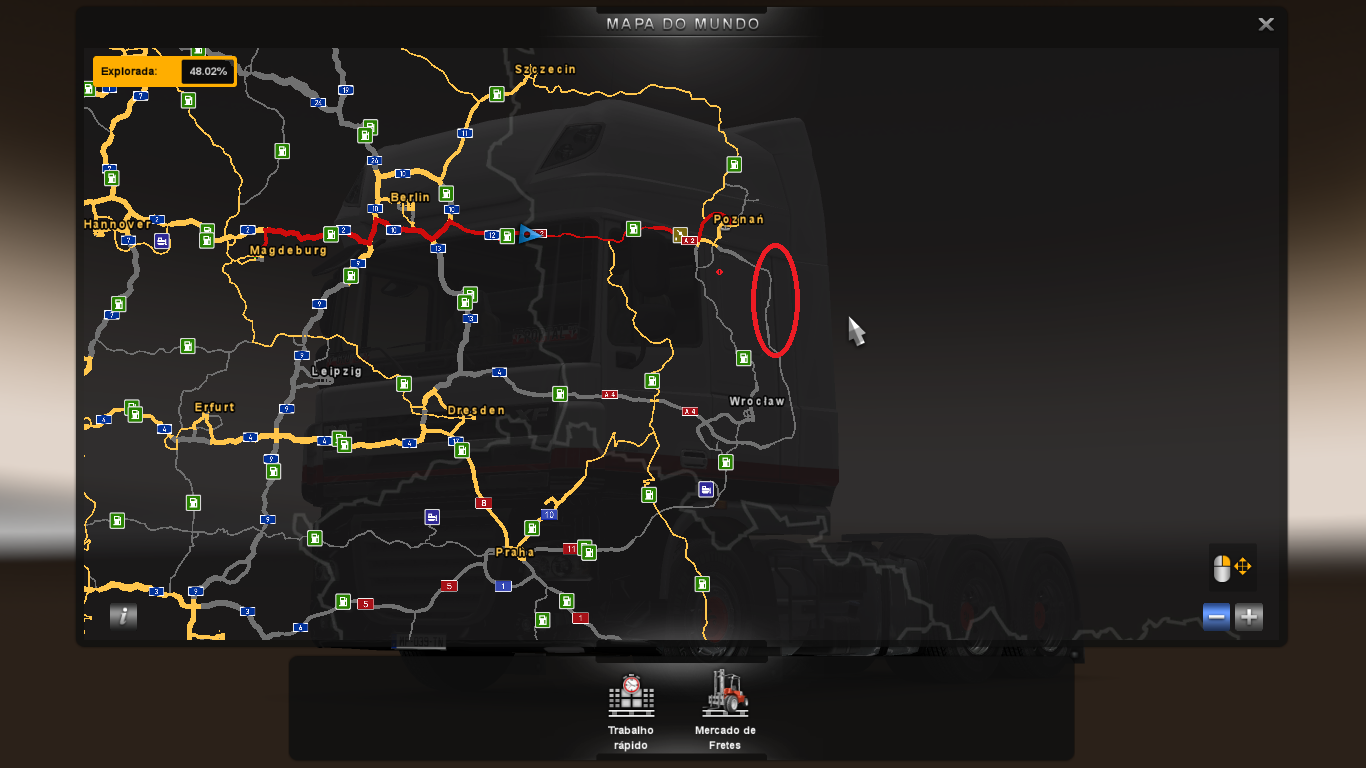Zoom in with the plus button
Image resolution: width=1366 pixels, height=768 pixels.
[x=1248, y=617]
